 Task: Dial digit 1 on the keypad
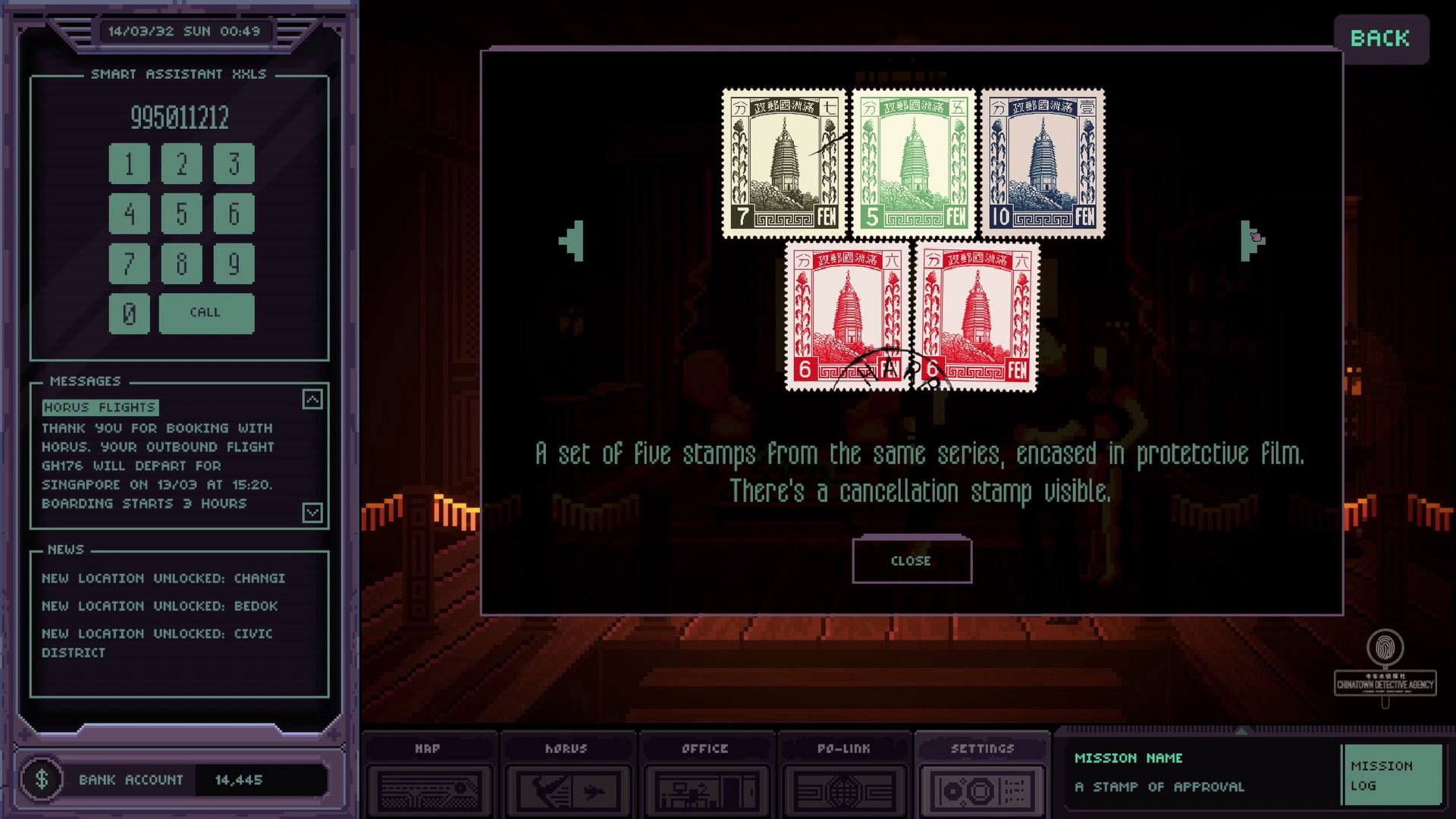tap(129, 164)
